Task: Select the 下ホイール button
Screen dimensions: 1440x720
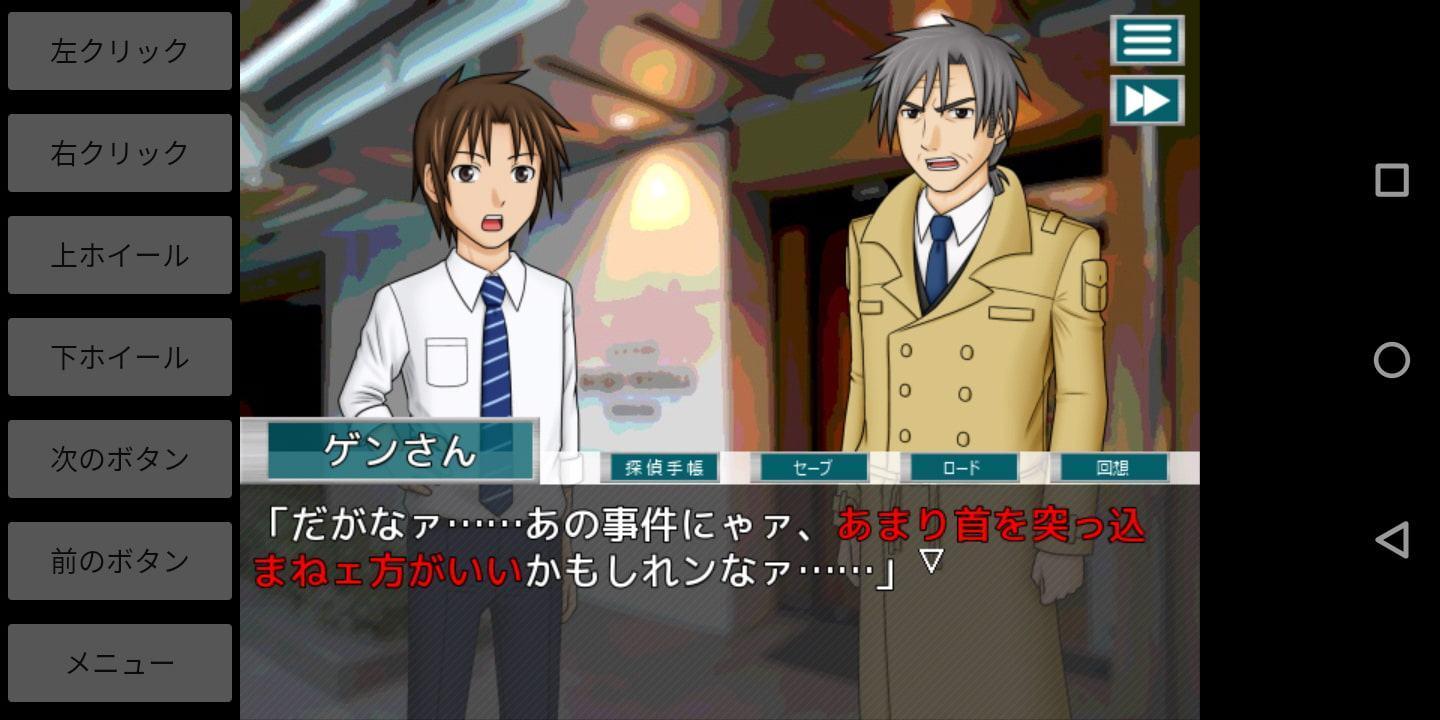Action: (x=120, y=357)
